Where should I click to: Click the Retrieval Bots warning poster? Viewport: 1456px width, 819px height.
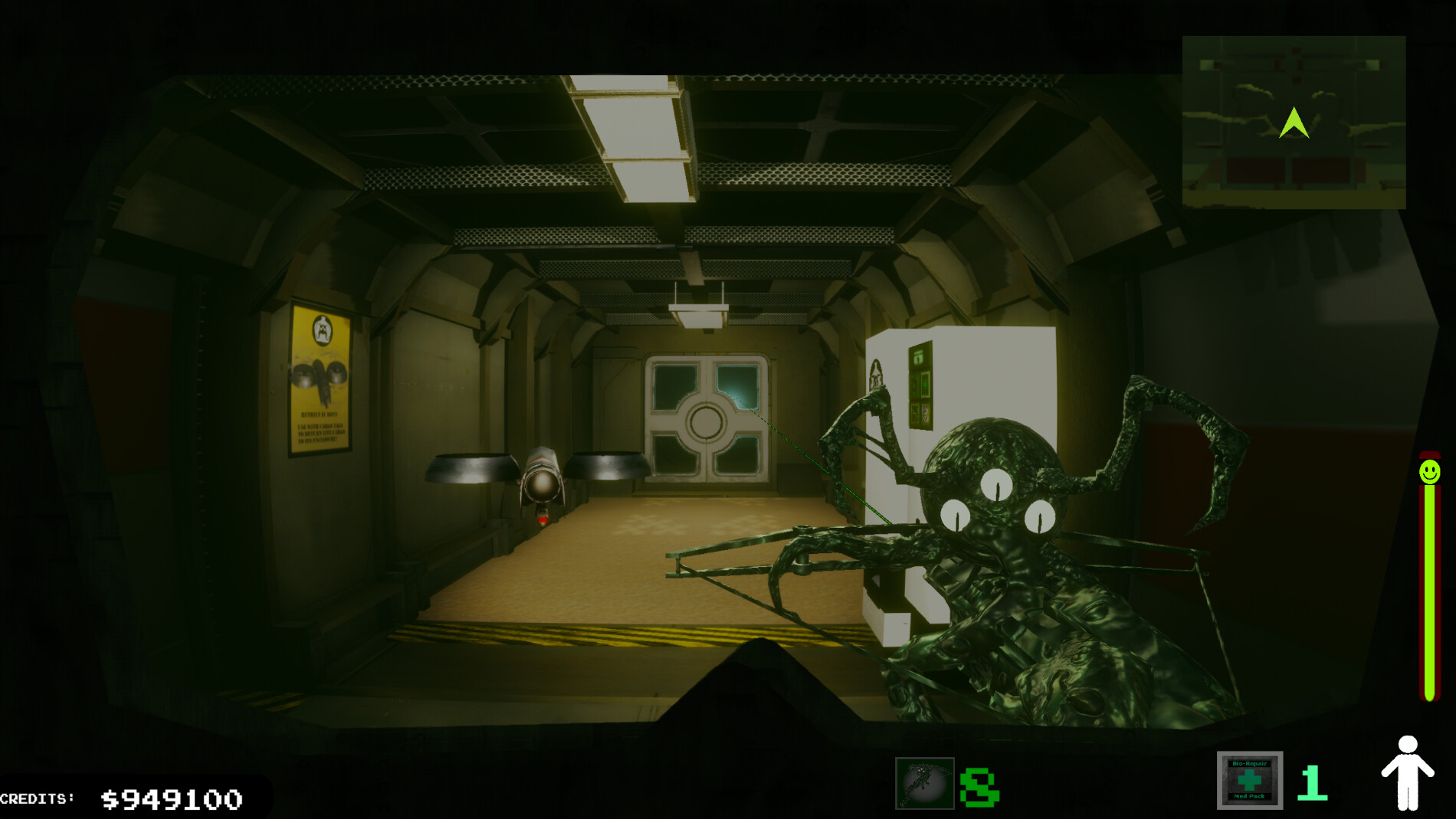click(322, 375)
